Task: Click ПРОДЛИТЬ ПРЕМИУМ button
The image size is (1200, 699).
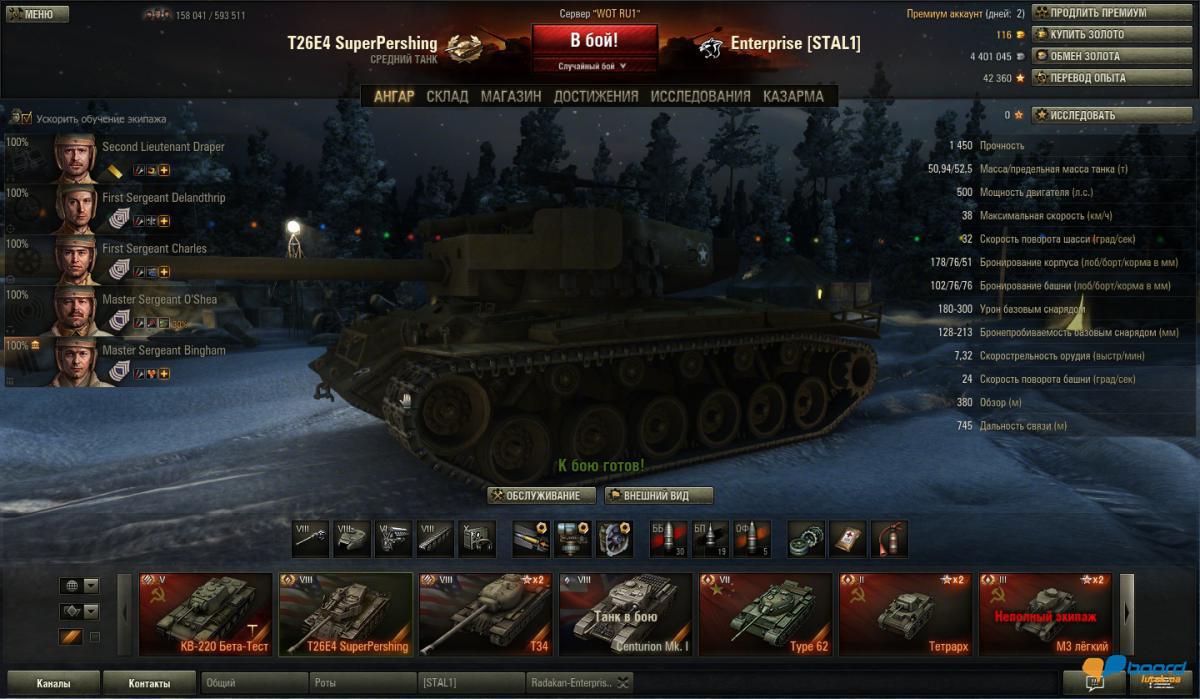Action: click(x=1098, y=13)
